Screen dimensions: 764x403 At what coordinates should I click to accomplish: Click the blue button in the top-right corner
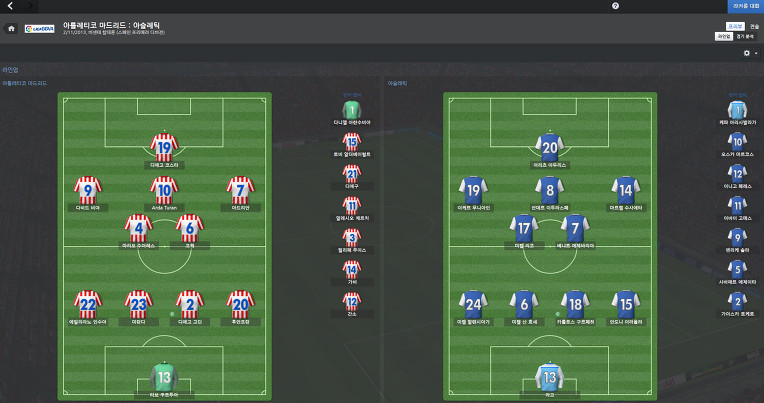click(x=743, y=6)
